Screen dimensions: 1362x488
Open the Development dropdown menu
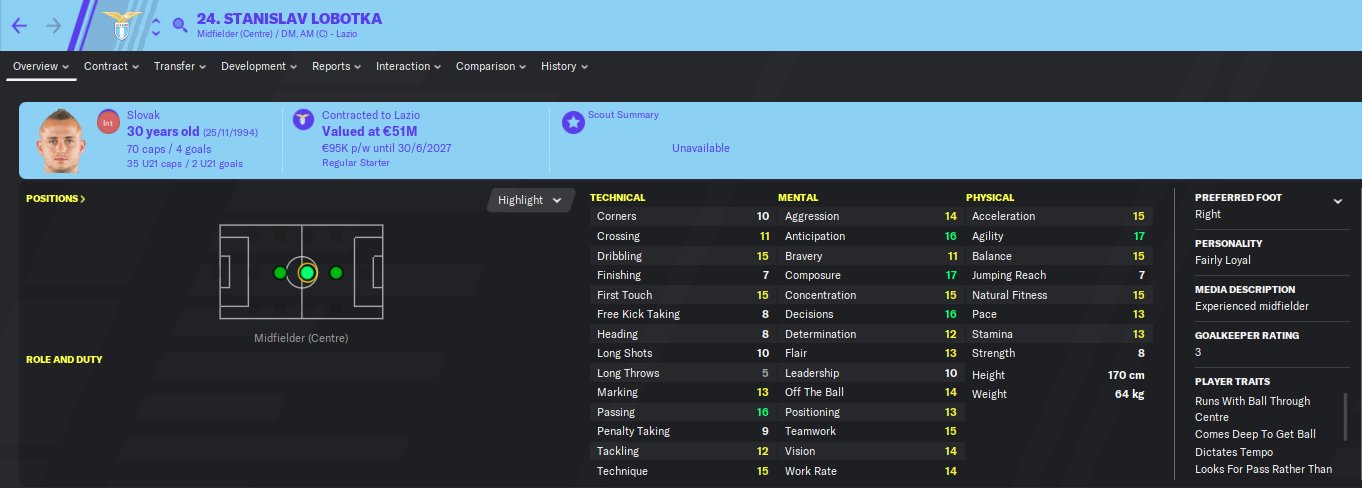pyautogui.click(x=259, y=67)
